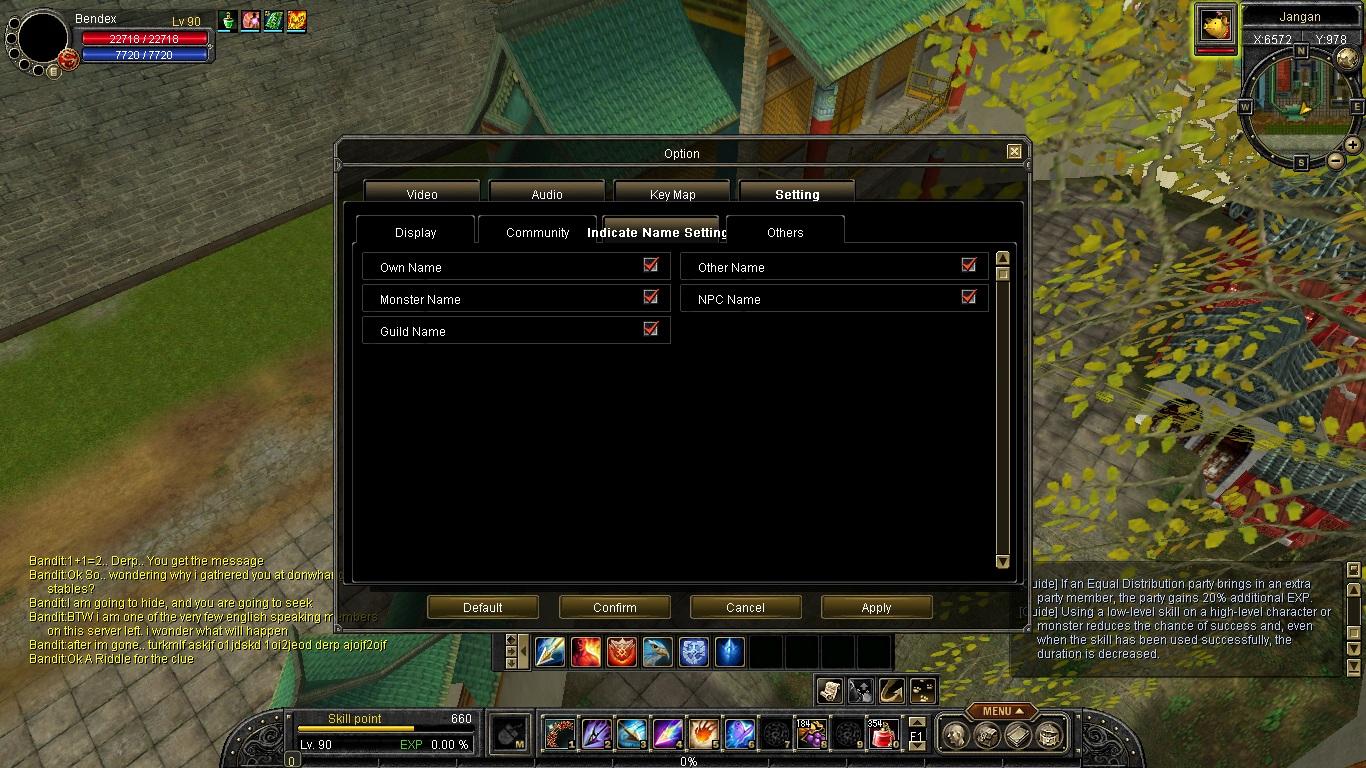Confirm the option changes
This screenshot has width=1366, height=768.
[x=614, y=607]
